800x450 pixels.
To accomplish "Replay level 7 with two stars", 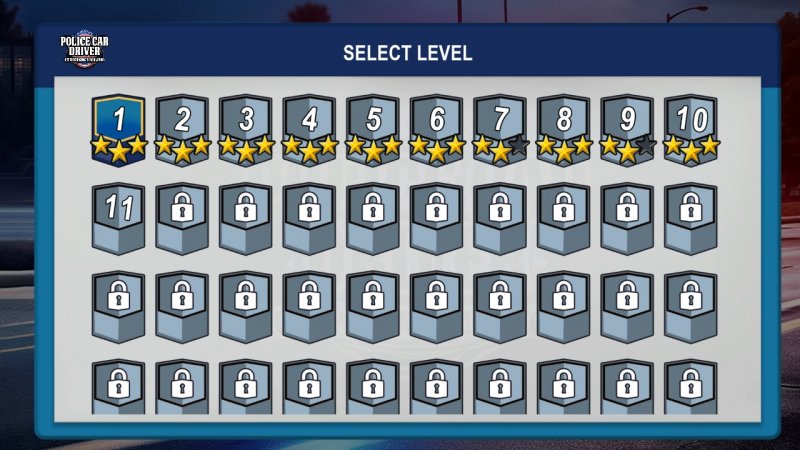I will tap(501, 124).
